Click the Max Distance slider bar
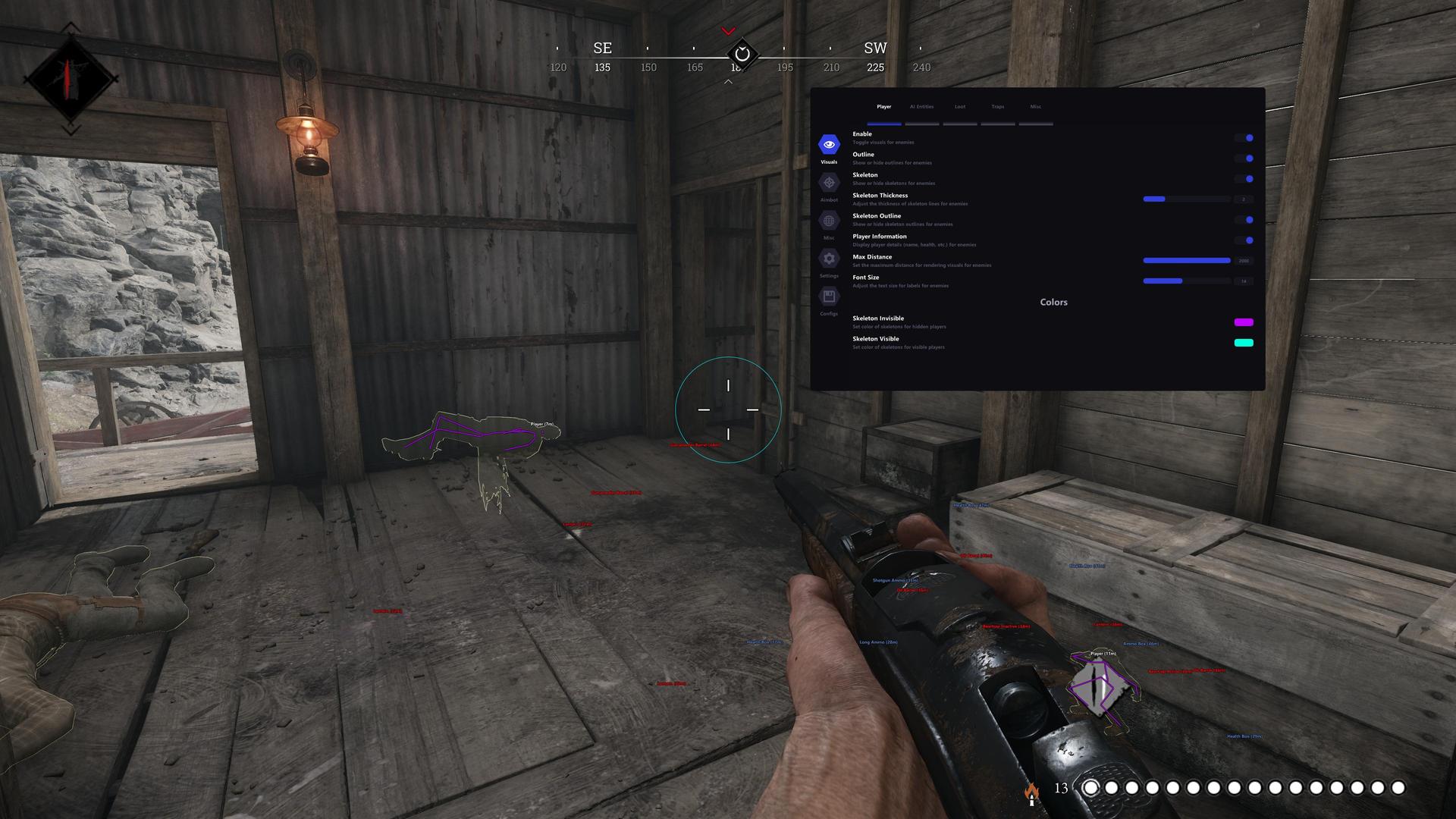Screen dimensions: 1456x819 (1186, 261)
